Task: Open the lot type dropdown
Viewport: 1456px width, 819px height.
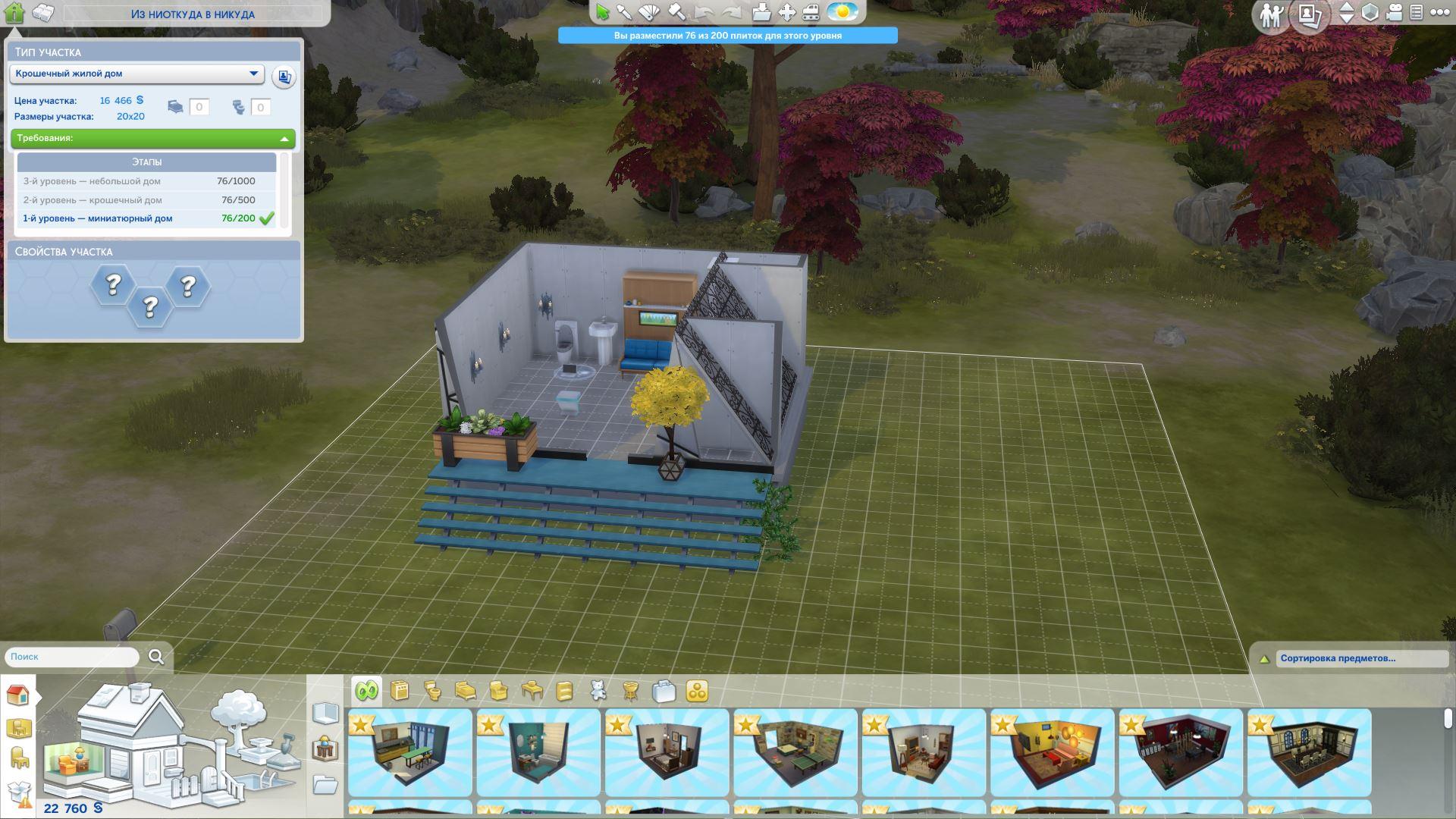Action: (x=136, y=74)
